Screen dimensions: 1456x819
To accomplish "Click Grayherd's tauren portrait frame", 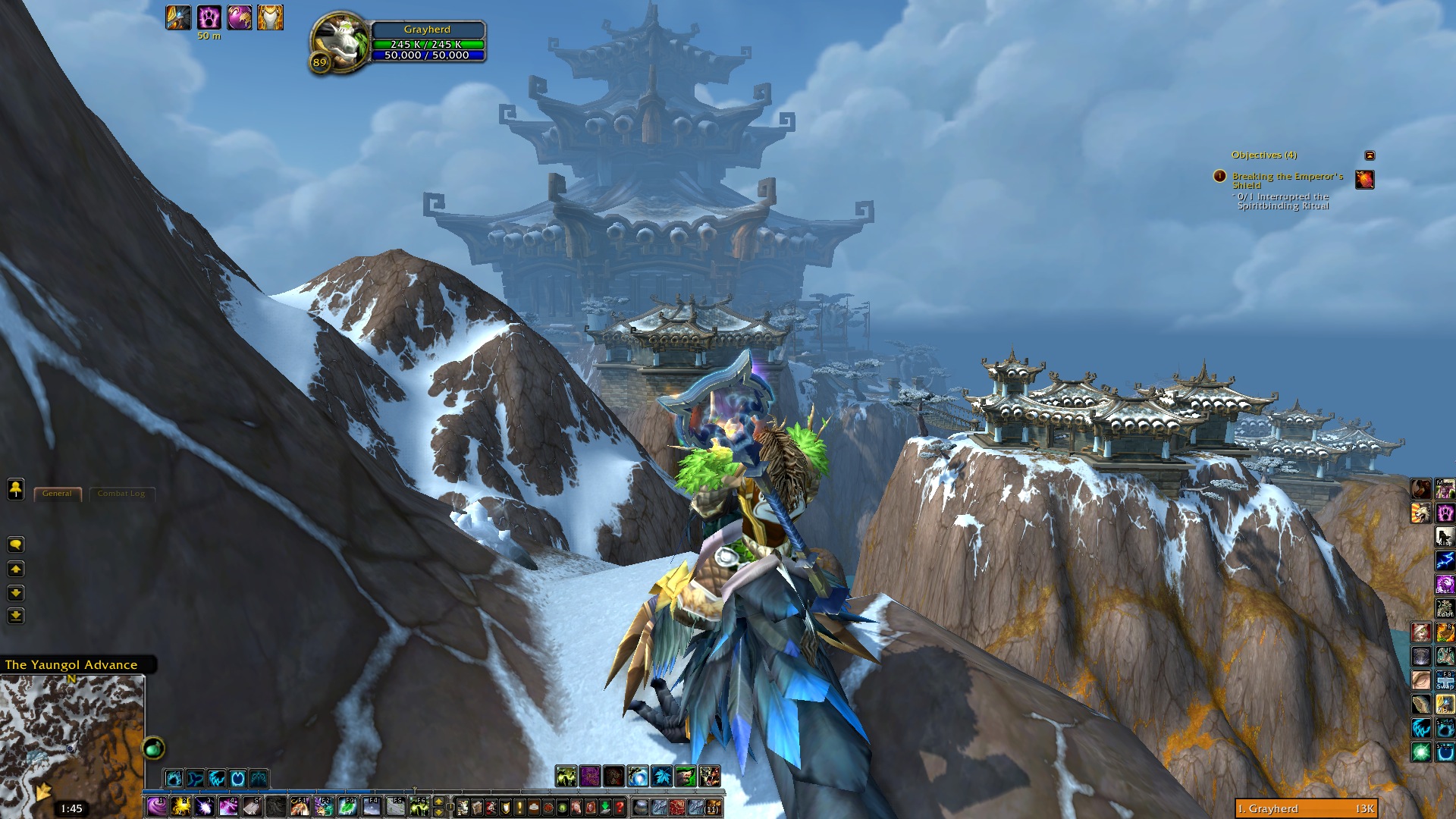I will click(339, 42).
